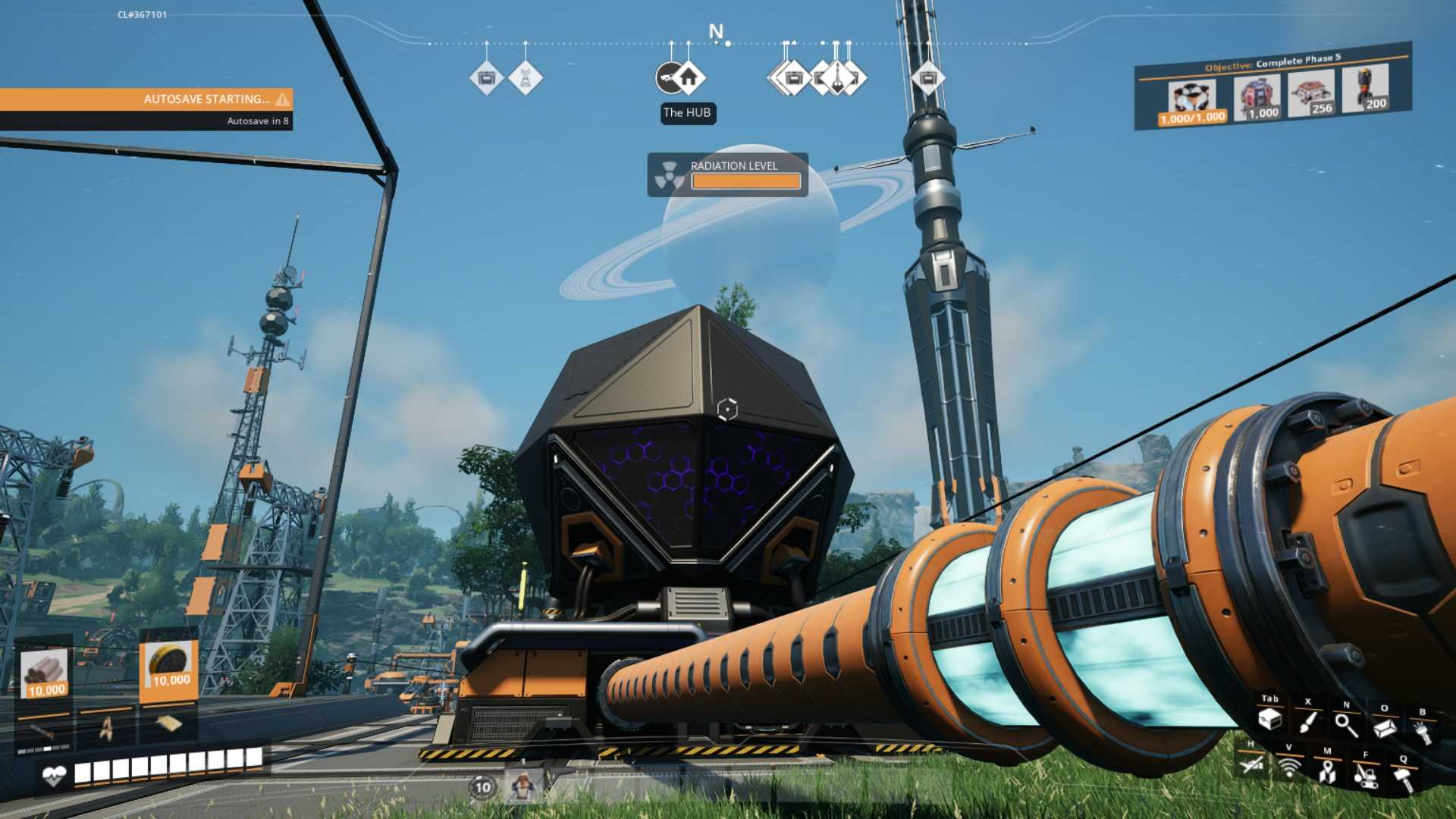Viewport: 1456px width, 819px height.
Task: Open the inventory chest icon
Action: pos(1270,719)
